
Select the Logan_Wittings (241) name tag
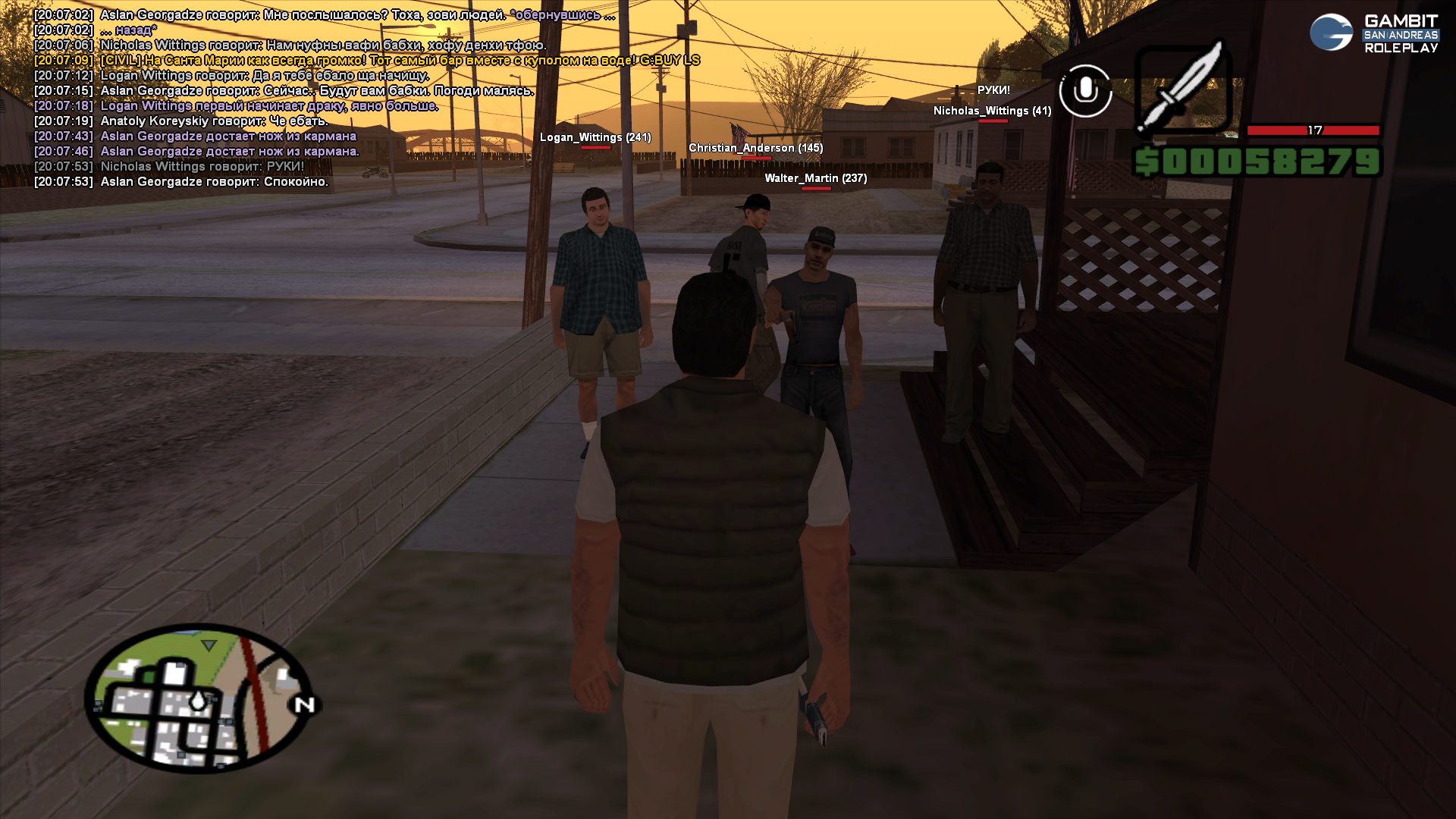pyautogui.click(x=595, y=137)
